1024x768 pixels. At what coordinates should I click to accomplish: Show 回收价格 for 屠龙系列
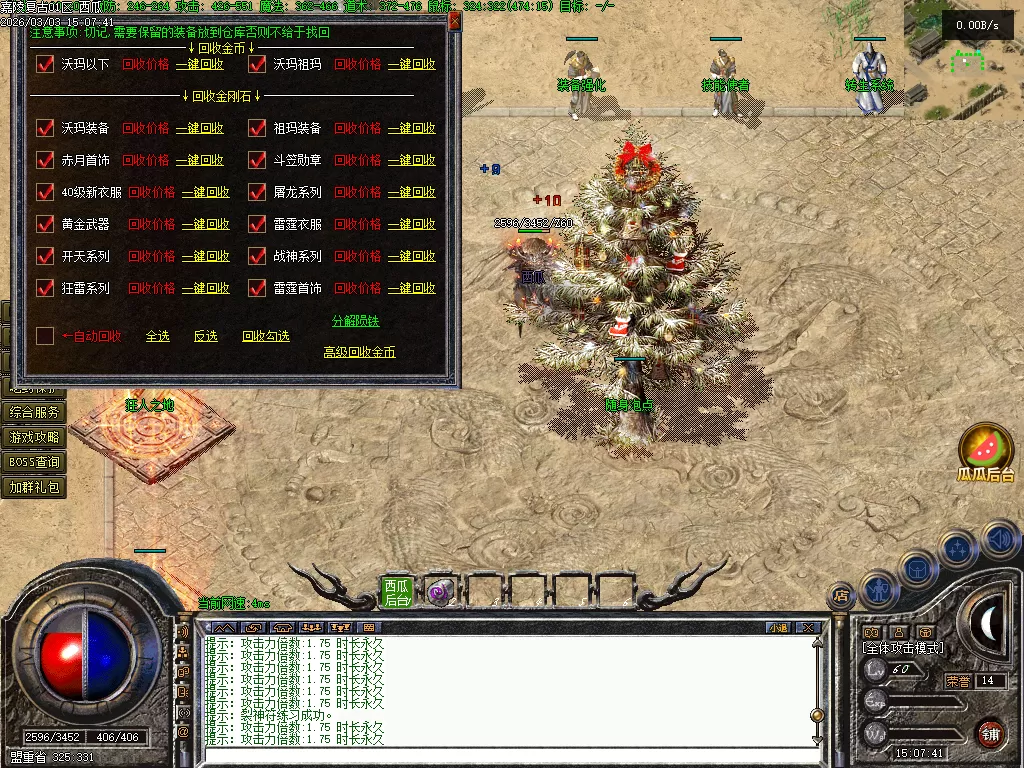pyautogui.click(x=357, y=192)
